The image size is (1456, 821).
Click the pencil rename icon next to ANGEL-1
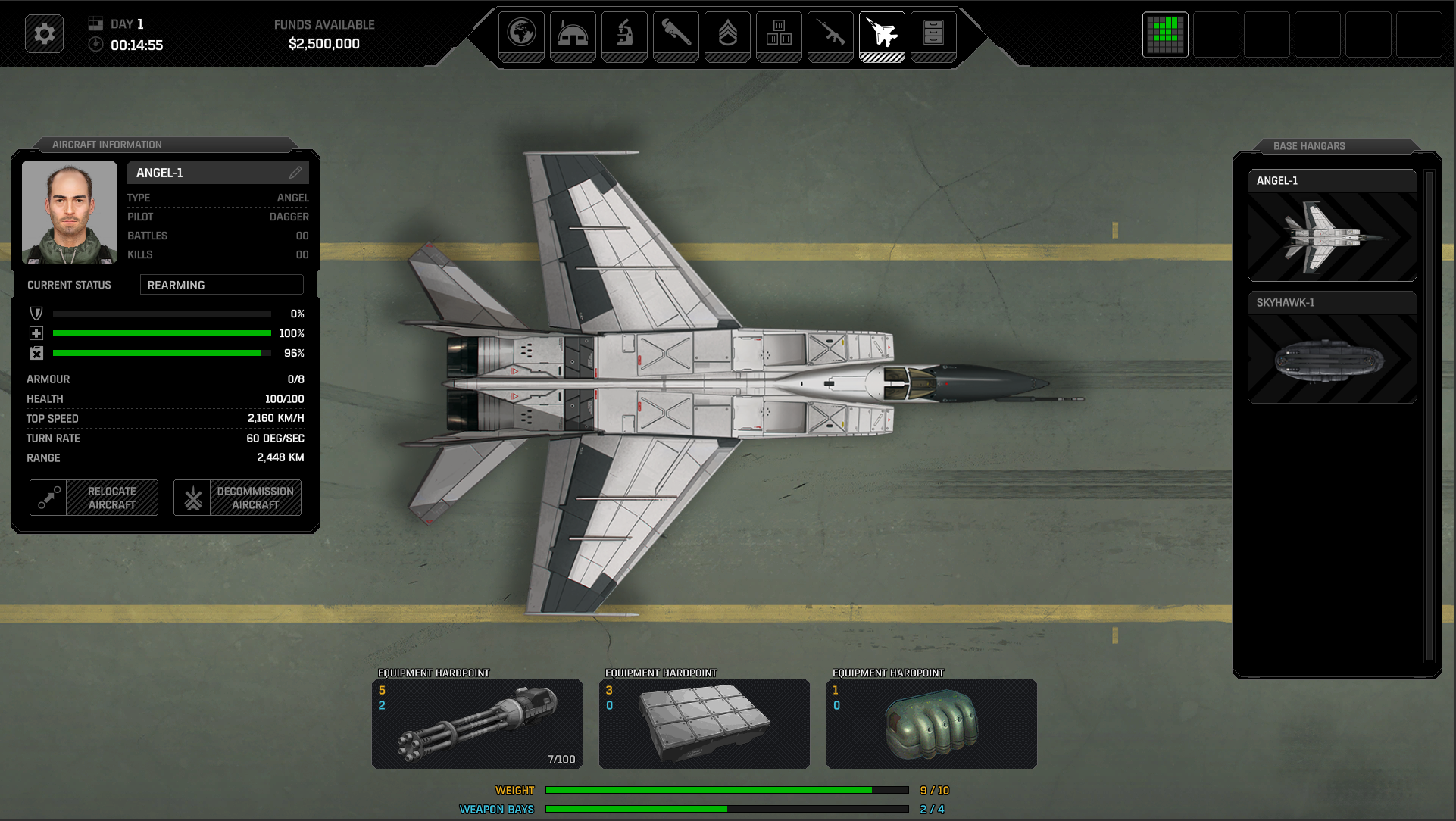tap(296, 172)
